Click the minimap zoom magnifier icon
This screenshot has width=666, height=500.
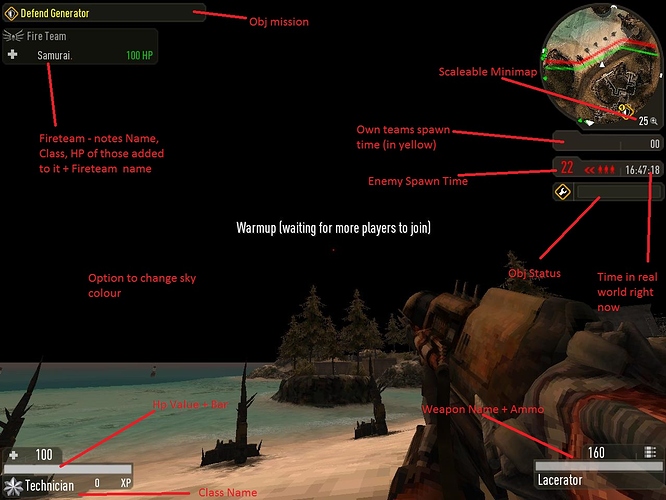[x=654, y=121]
